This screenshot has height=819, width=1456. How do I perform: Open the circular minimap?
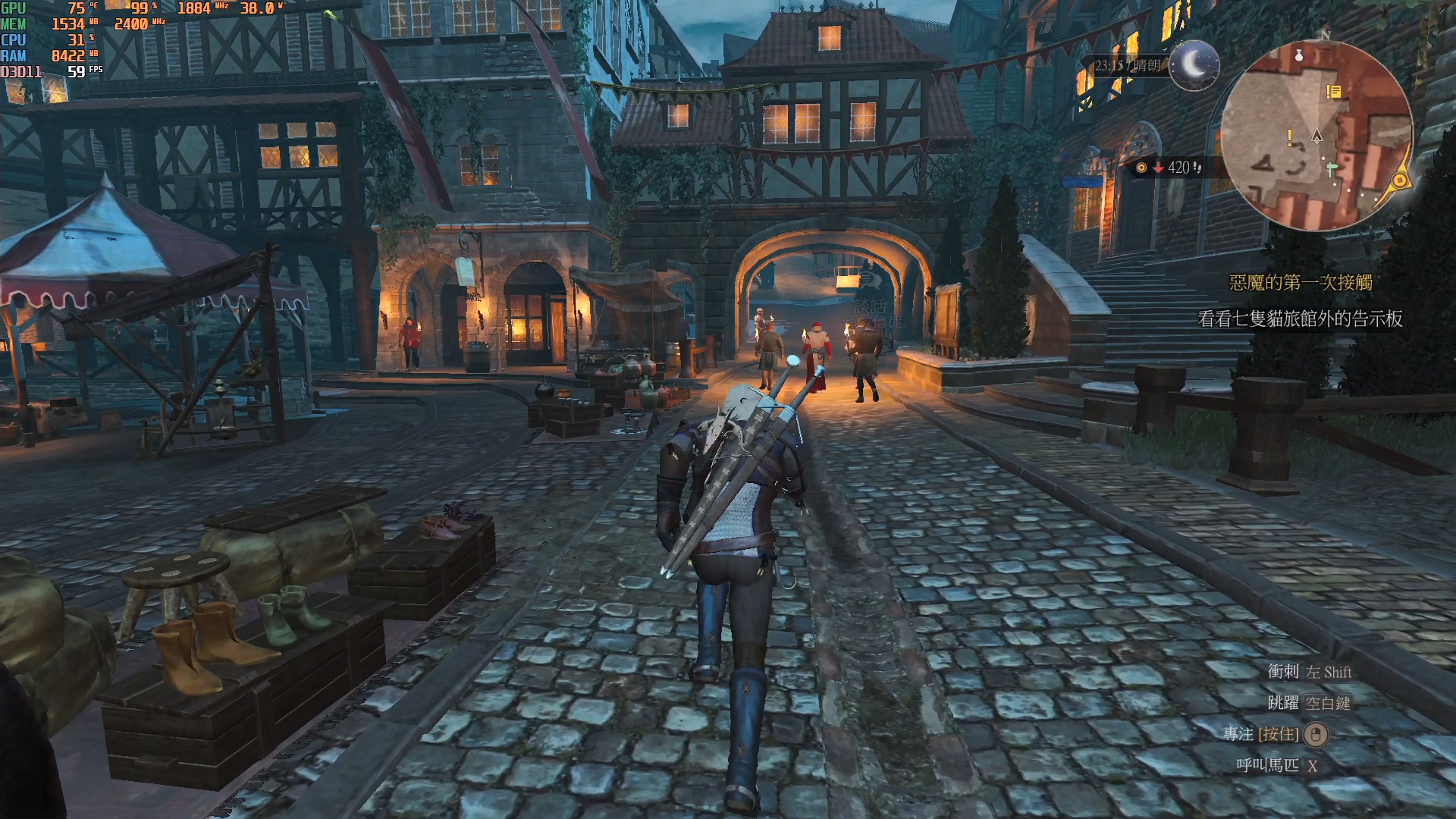point(1316,135)
